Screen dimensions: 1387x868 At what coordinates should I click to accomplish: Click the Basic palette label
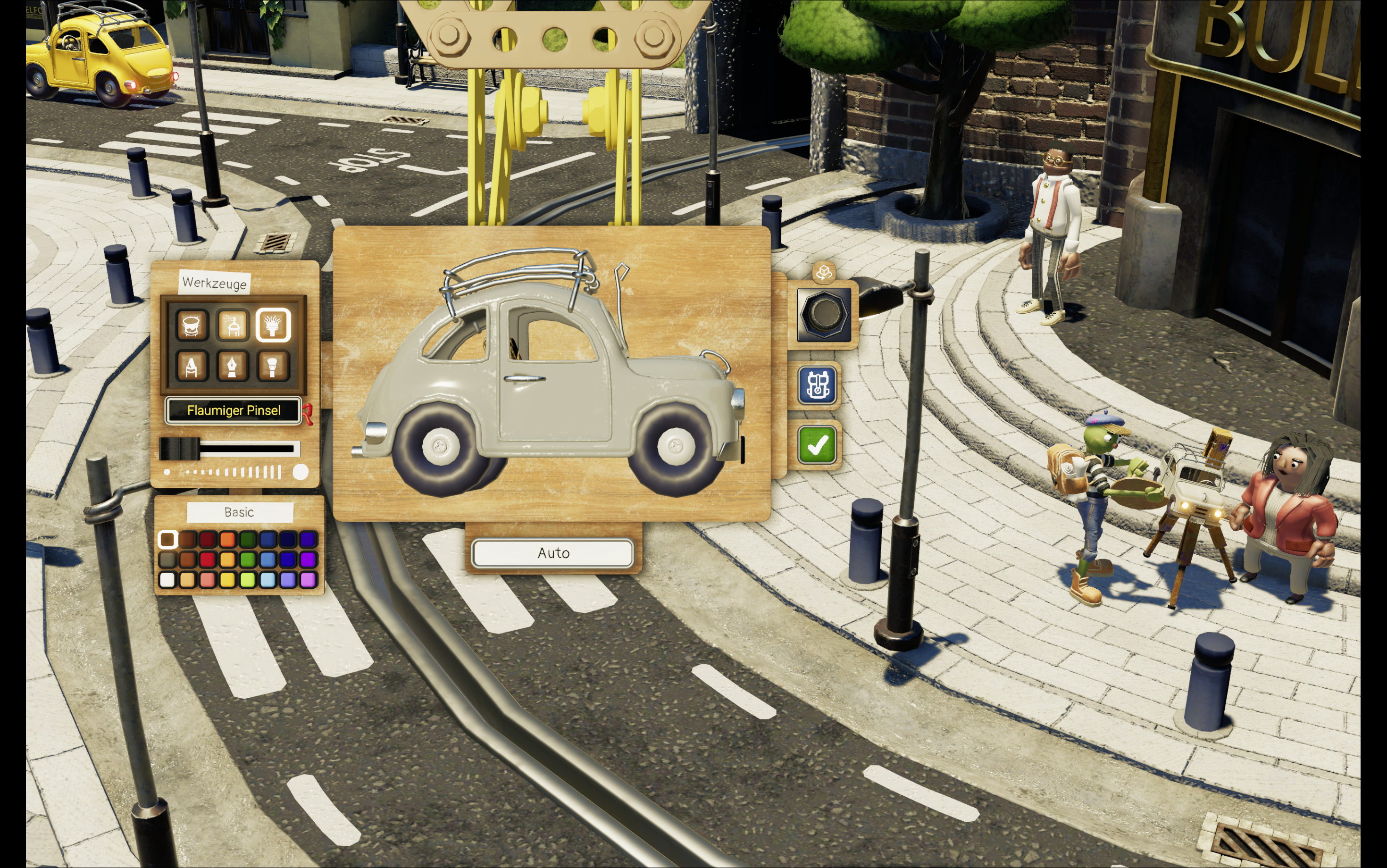tap(239, 512)
